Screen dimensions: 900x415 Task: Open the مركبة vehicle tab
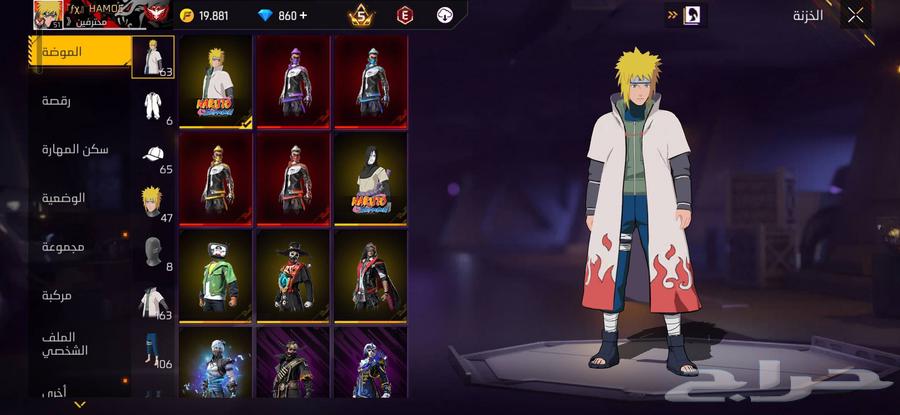tap(56, 295)
